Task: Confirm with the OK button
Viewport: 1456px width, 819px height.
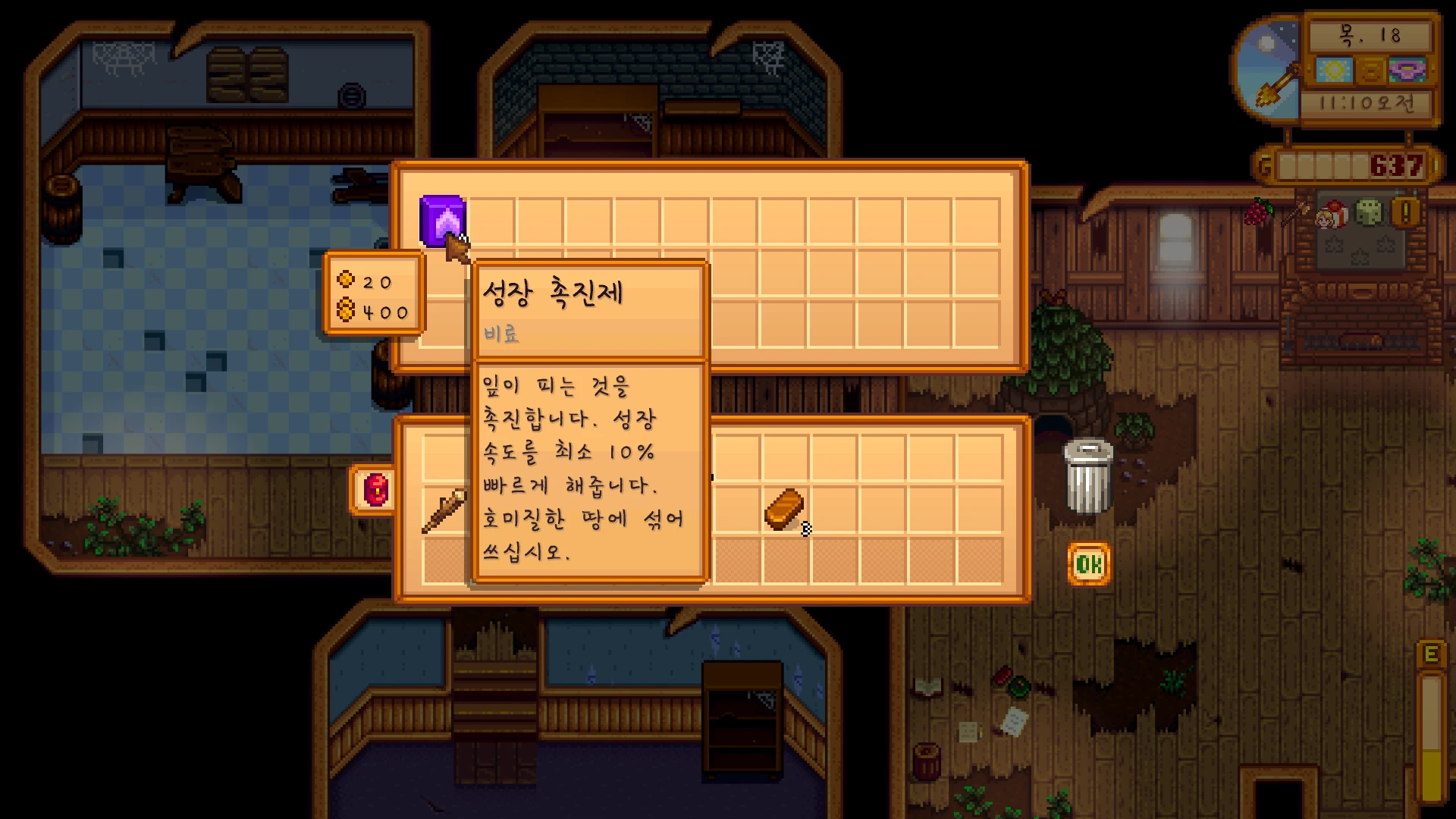Action: point(1089,563)
